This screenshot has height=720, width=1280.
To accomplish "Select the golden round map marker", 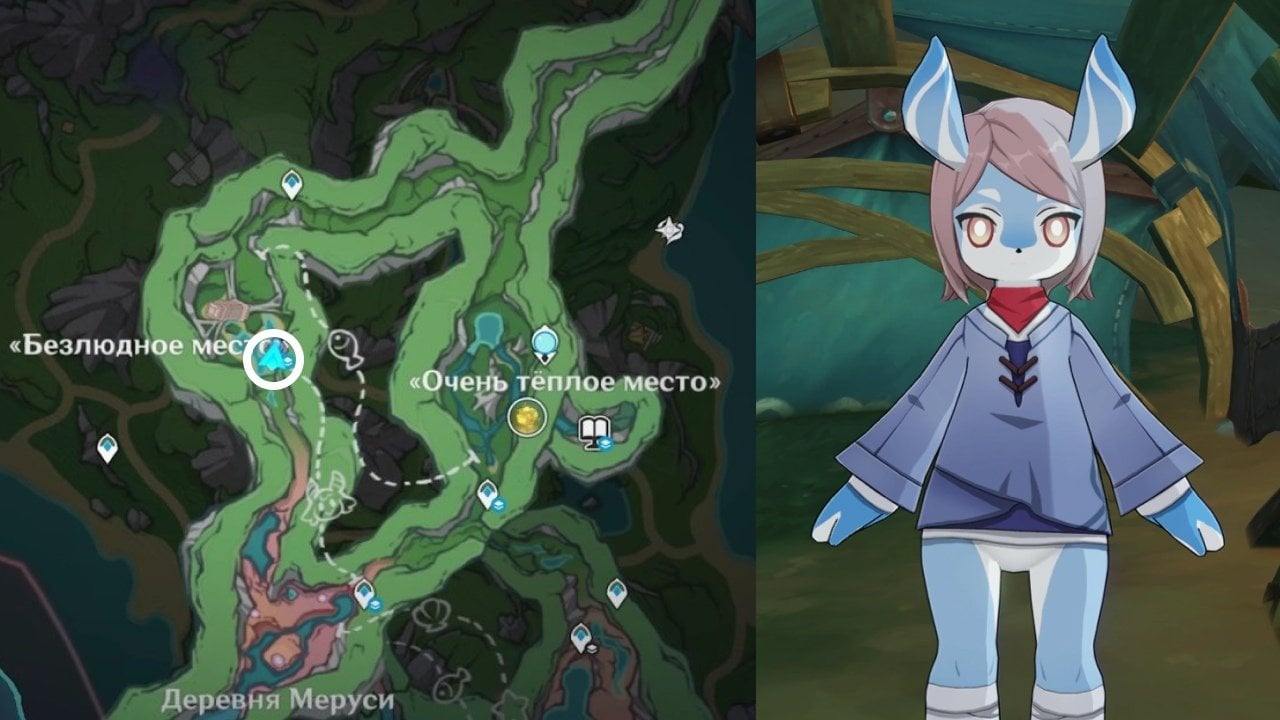I will pyautogui.click(x=526, y=416).
